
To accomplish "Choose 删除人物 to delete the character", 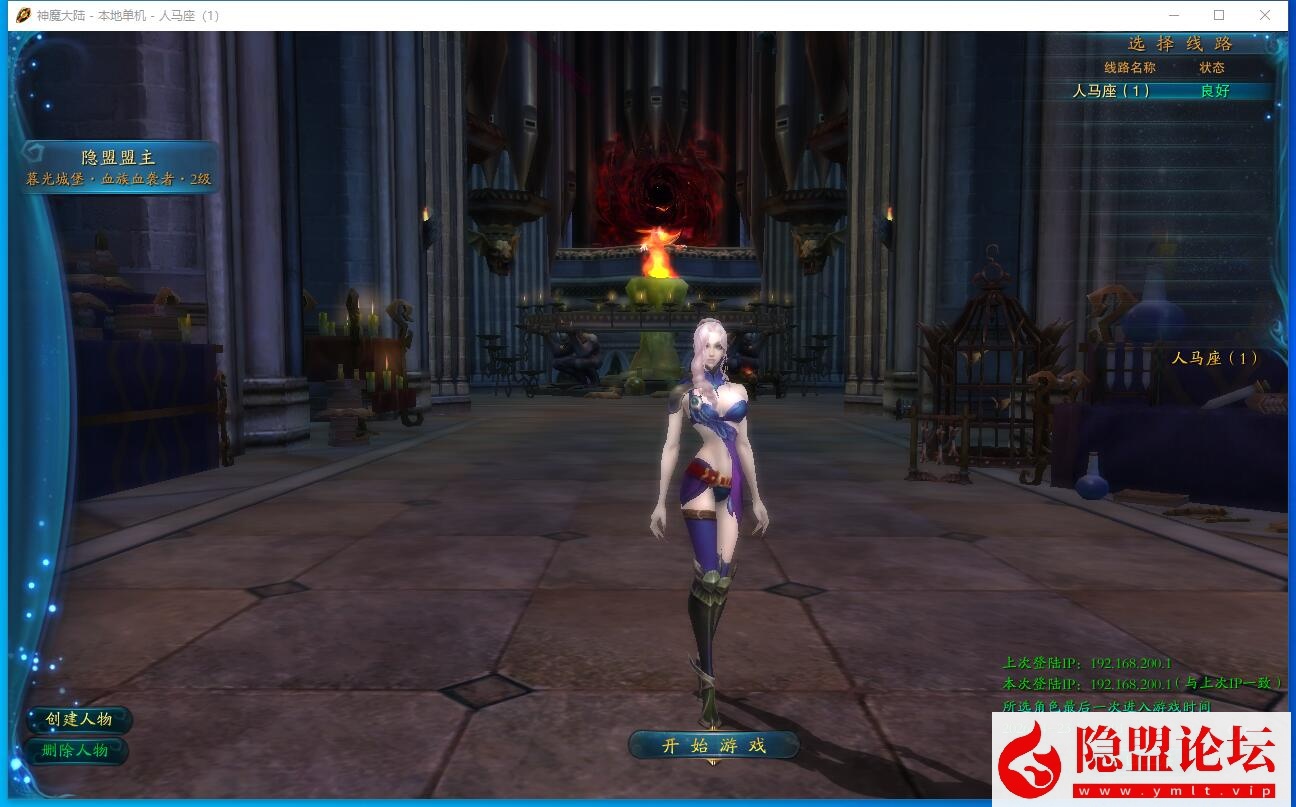I will tap(79, 750).
